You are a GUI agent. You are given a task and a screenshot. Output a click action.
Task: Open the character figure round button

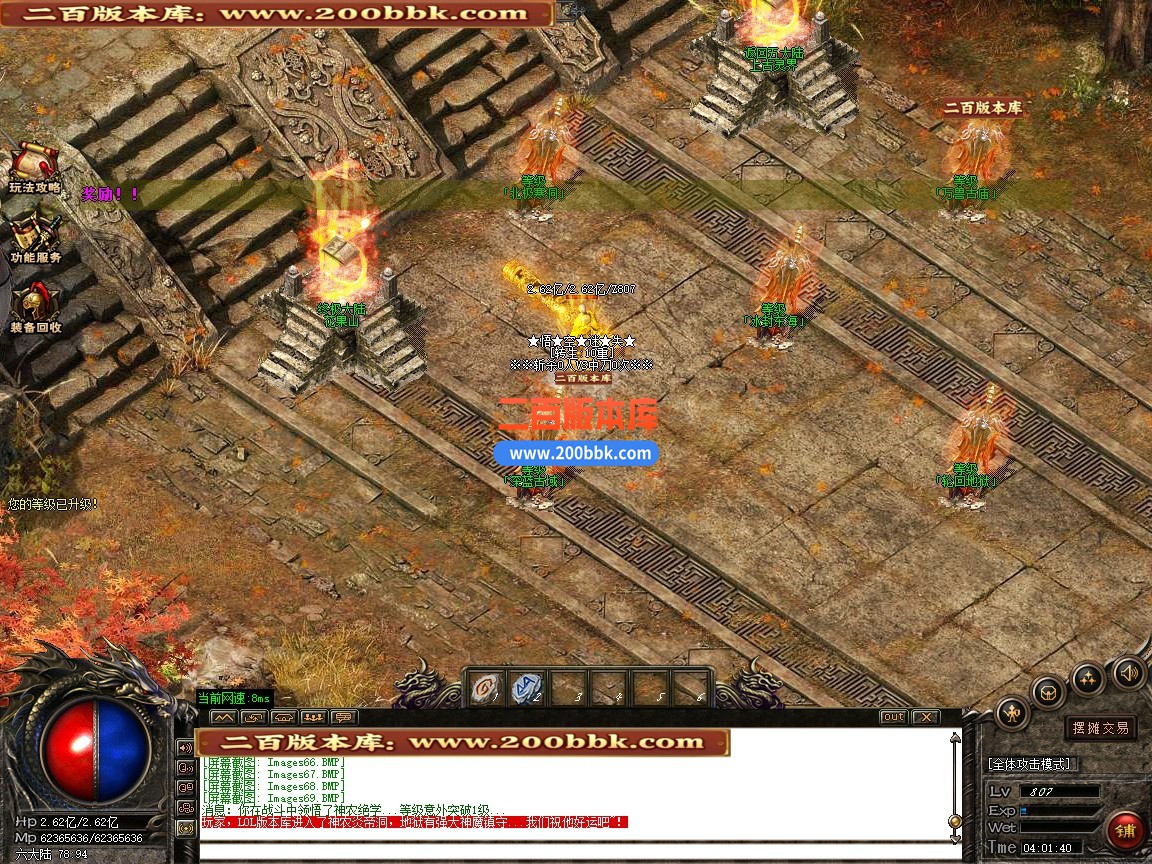[1014, 713]
